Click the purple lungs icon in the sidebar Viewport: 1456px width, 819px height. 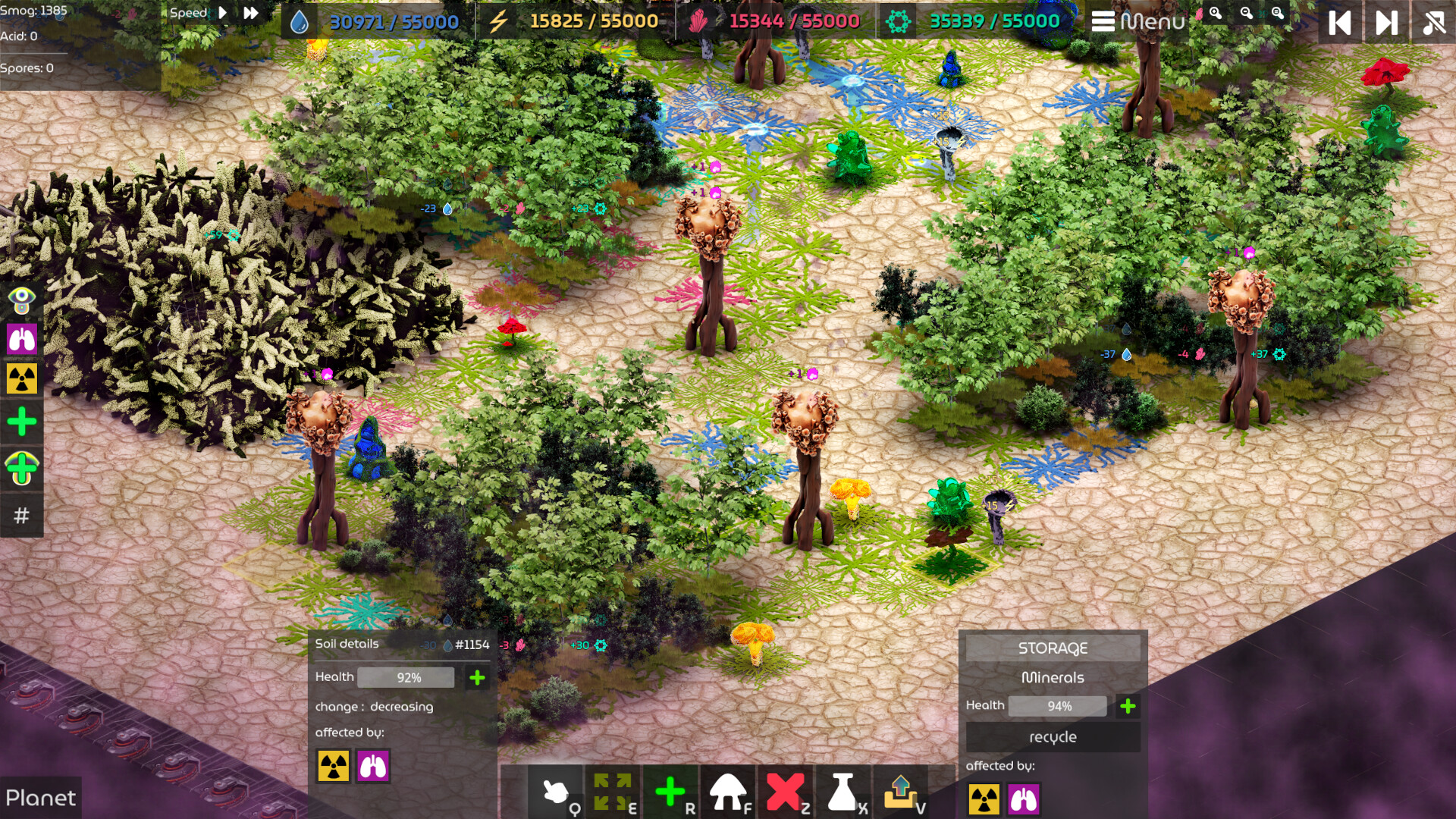click(x=22, y=340)
